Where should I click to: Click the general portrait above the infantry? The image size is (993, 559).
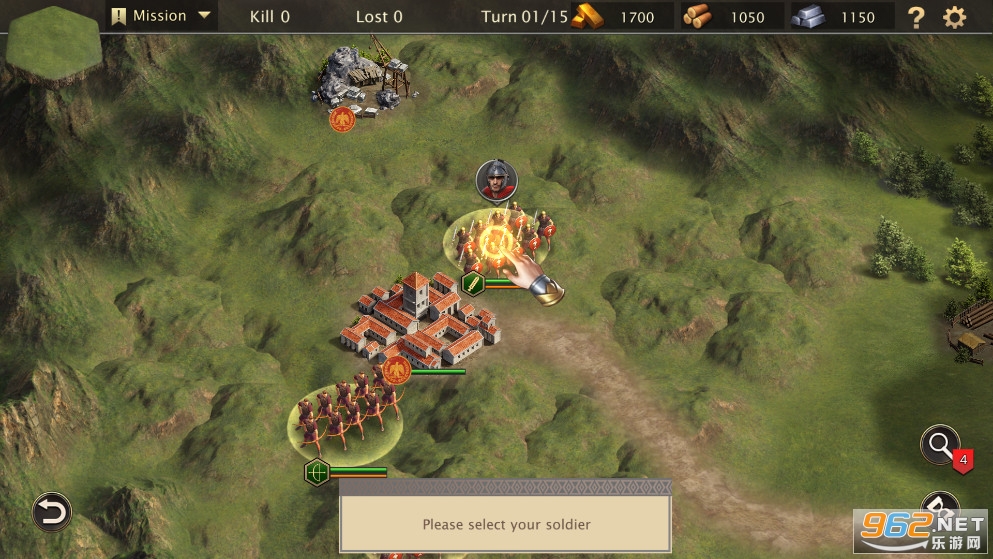pyautogui.click(x=492, y=179)
